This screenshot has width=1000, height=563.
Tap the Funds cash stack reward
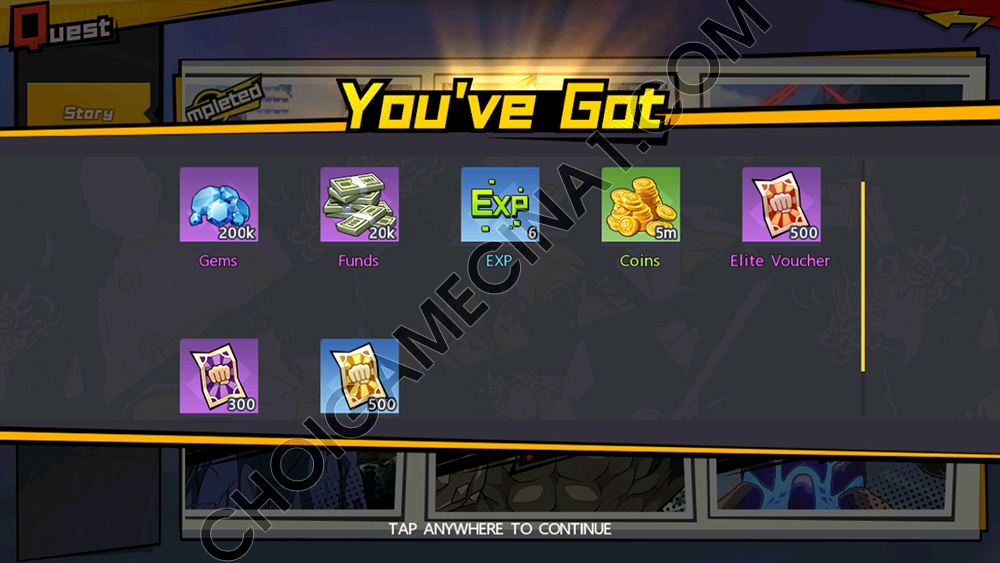point(359,205)
